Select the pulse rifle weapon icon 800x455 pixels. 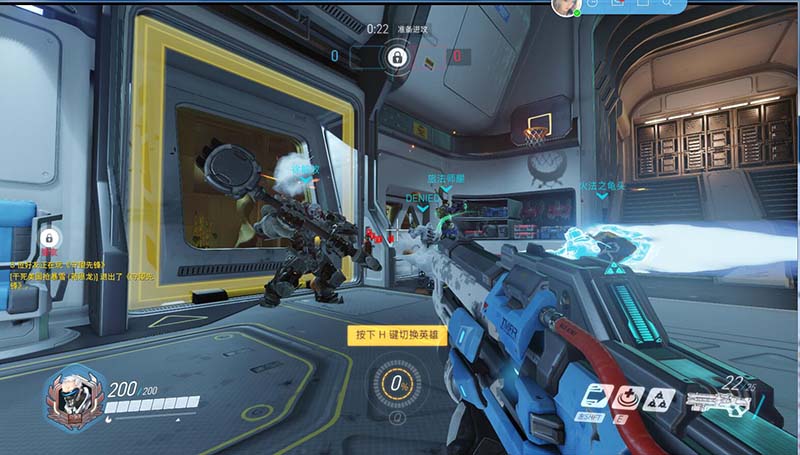coord(717,404)
